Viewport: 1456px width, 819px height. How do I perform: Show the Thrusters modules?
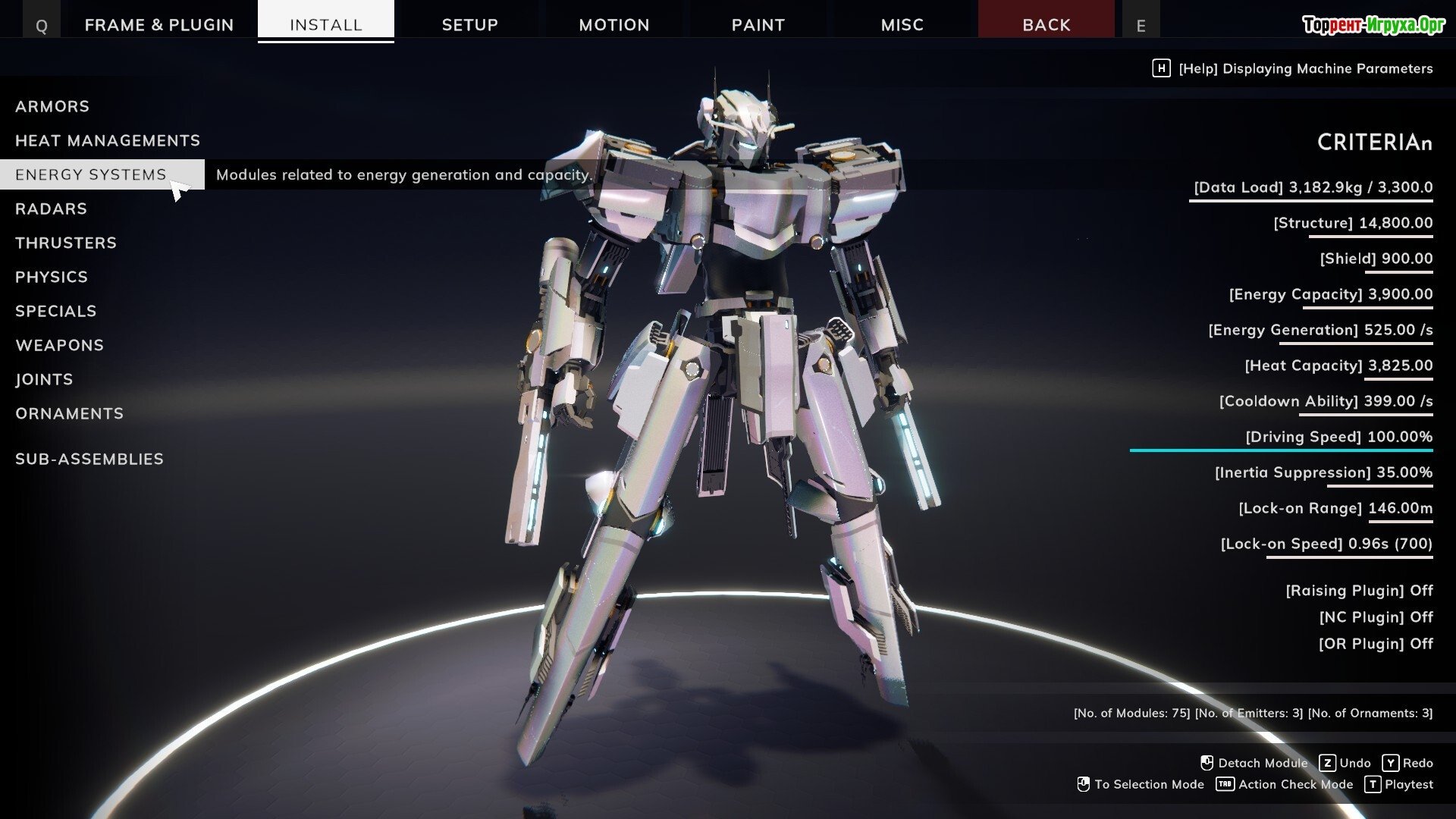(x=66, y=243)
